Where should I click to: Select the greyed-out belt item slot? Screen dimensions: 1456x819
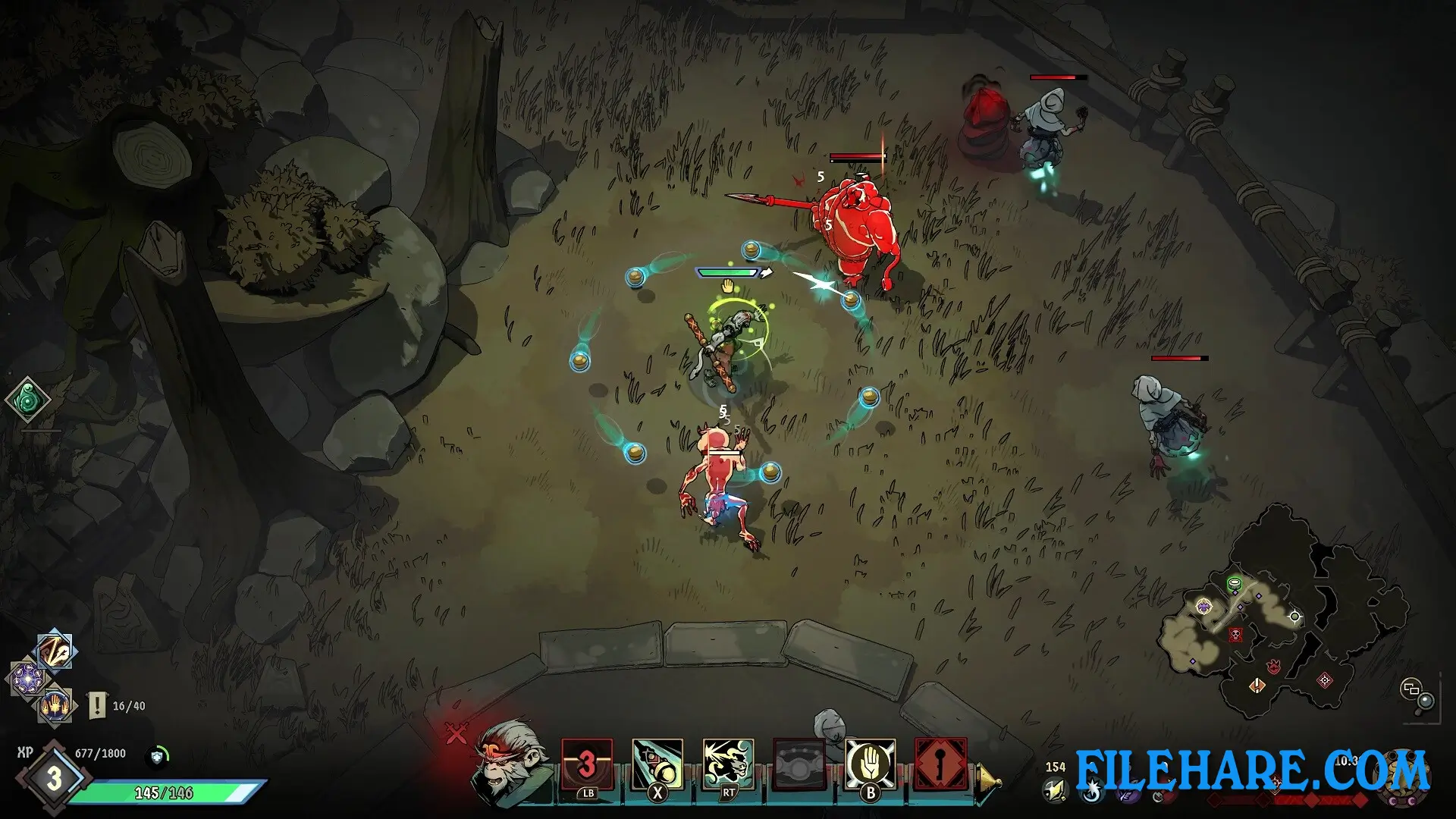click(799, 764)
